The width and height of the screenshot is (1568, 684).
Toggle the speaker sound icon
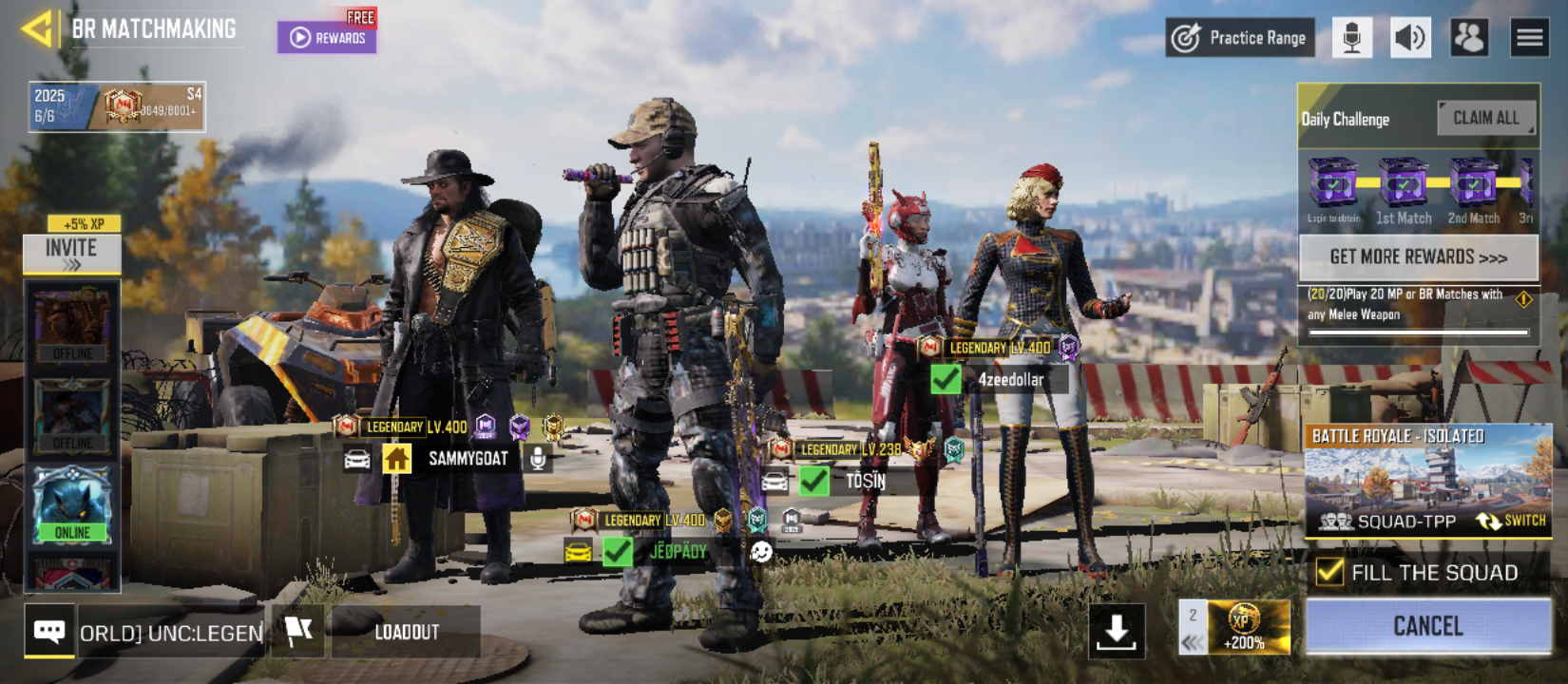(1410, 38)
